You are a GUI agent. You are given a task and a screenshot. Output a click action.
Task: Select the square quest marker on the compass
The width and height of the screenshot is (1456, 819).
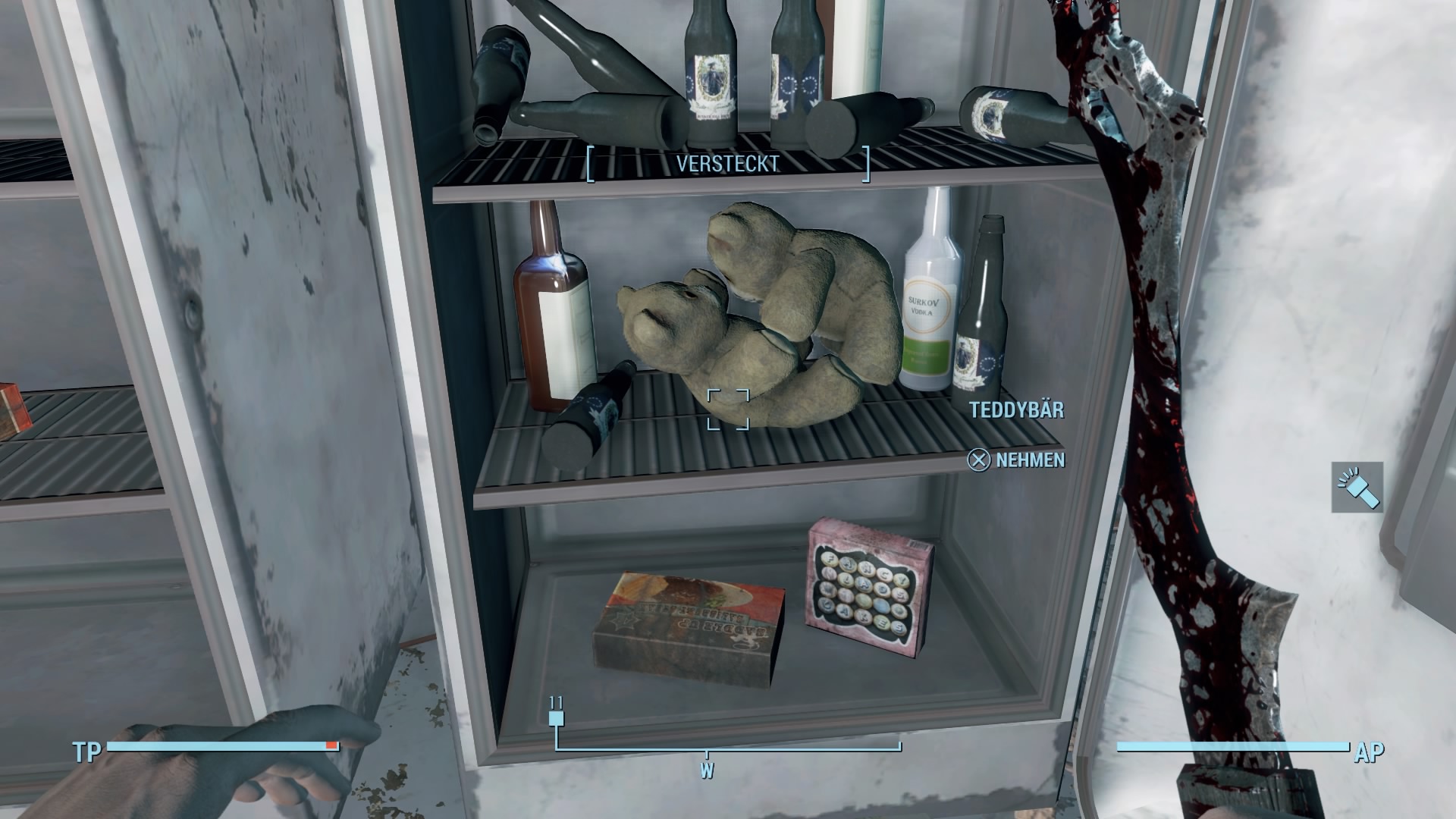pos(557,718)
